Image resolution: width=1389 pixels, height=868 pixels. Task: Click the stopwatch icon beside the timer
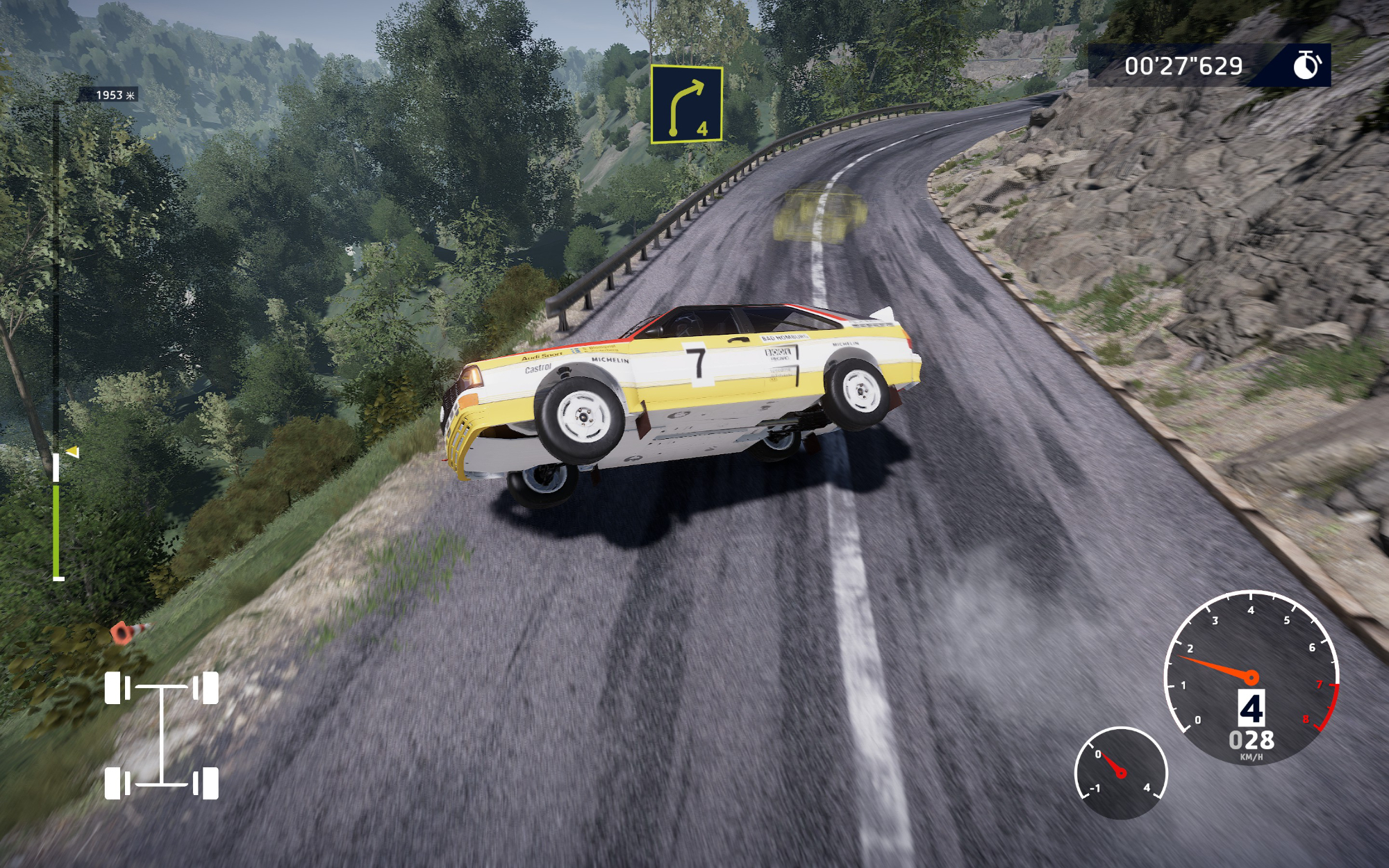click(1306, 65)
